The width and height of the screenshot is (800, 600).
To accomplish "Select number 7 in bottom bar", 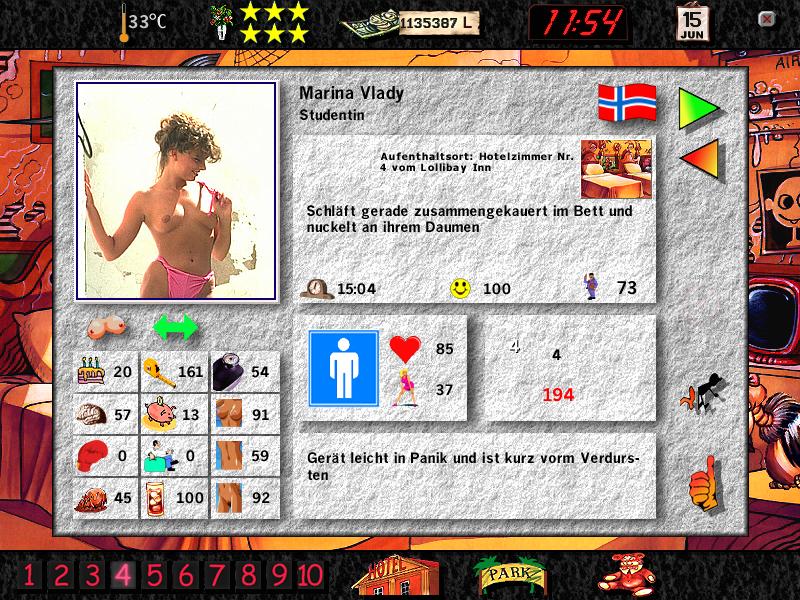I will (217, 574).
